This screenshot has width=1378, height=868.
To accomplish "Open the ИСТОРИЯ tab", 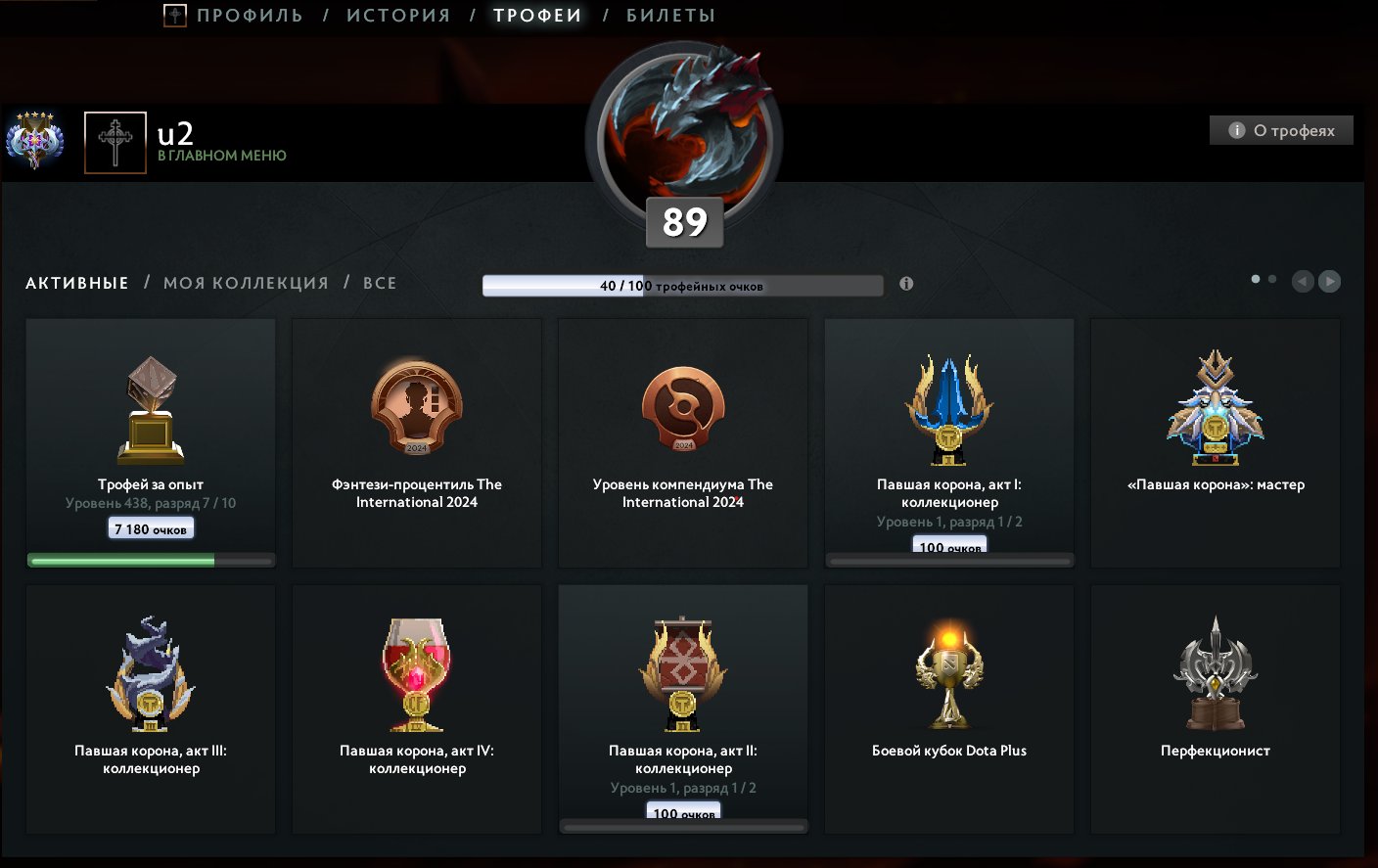I will 397,15.
